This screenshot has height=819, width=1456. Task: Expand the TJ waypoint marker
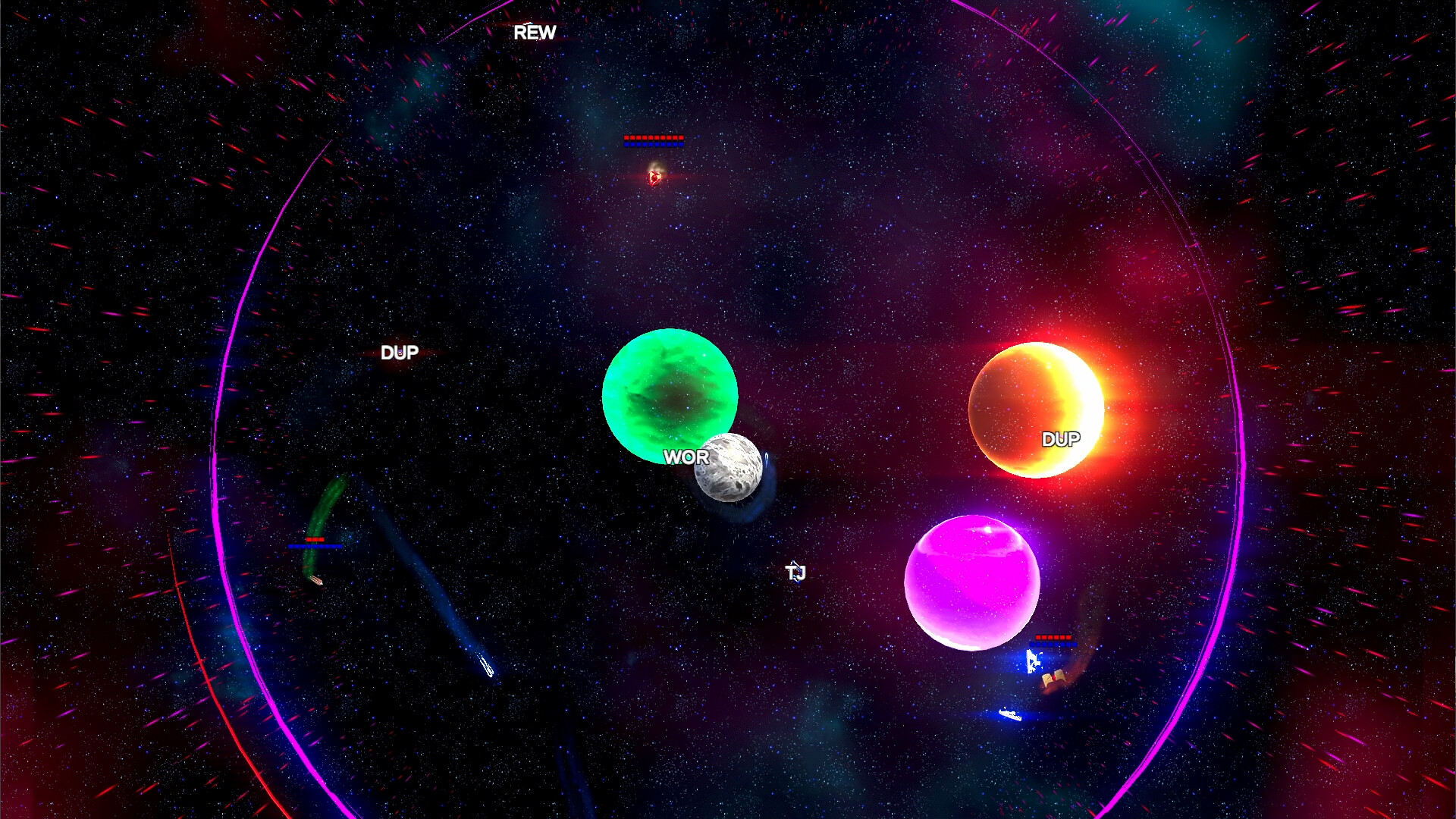coord(796,574)
